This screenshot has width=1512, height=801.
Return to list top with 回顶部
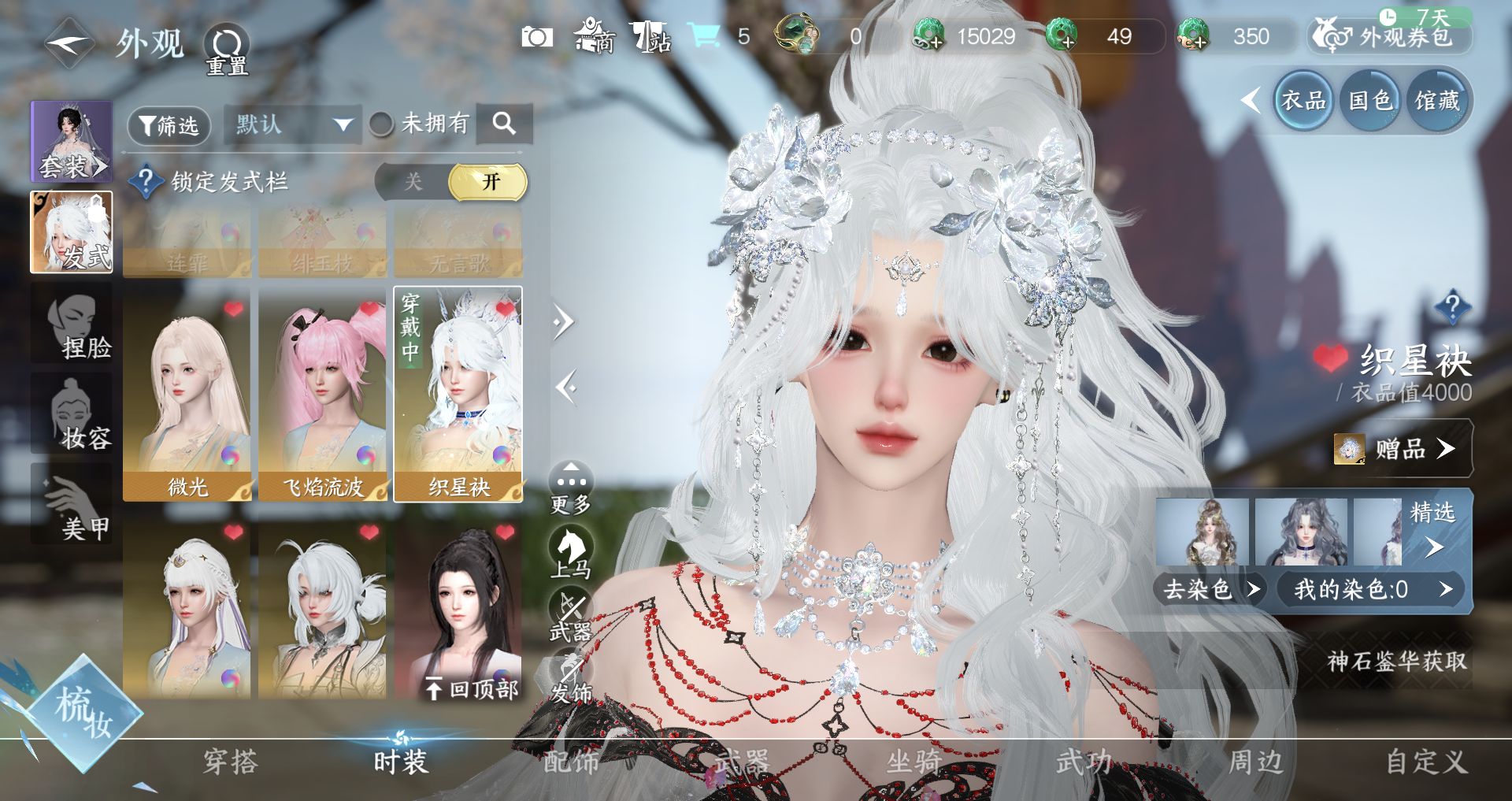pos(472,689)
